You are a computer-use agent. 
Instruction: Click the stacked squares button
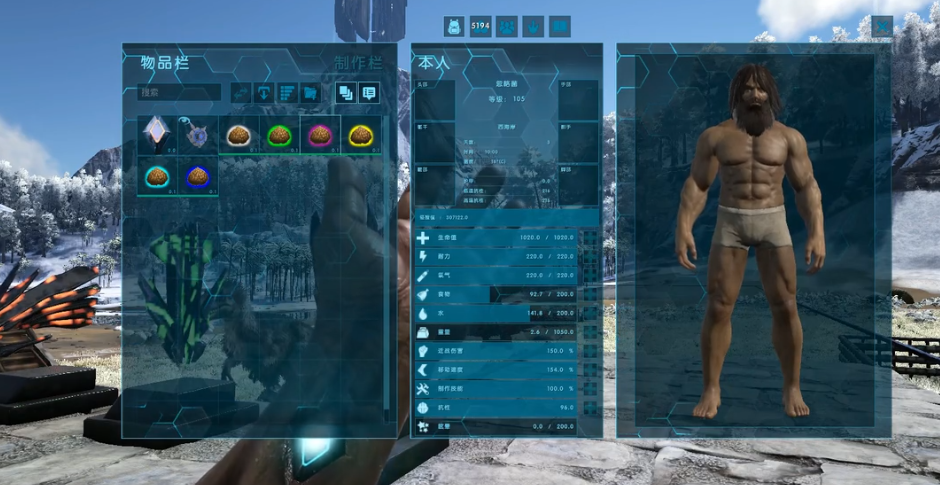(346, 93)
